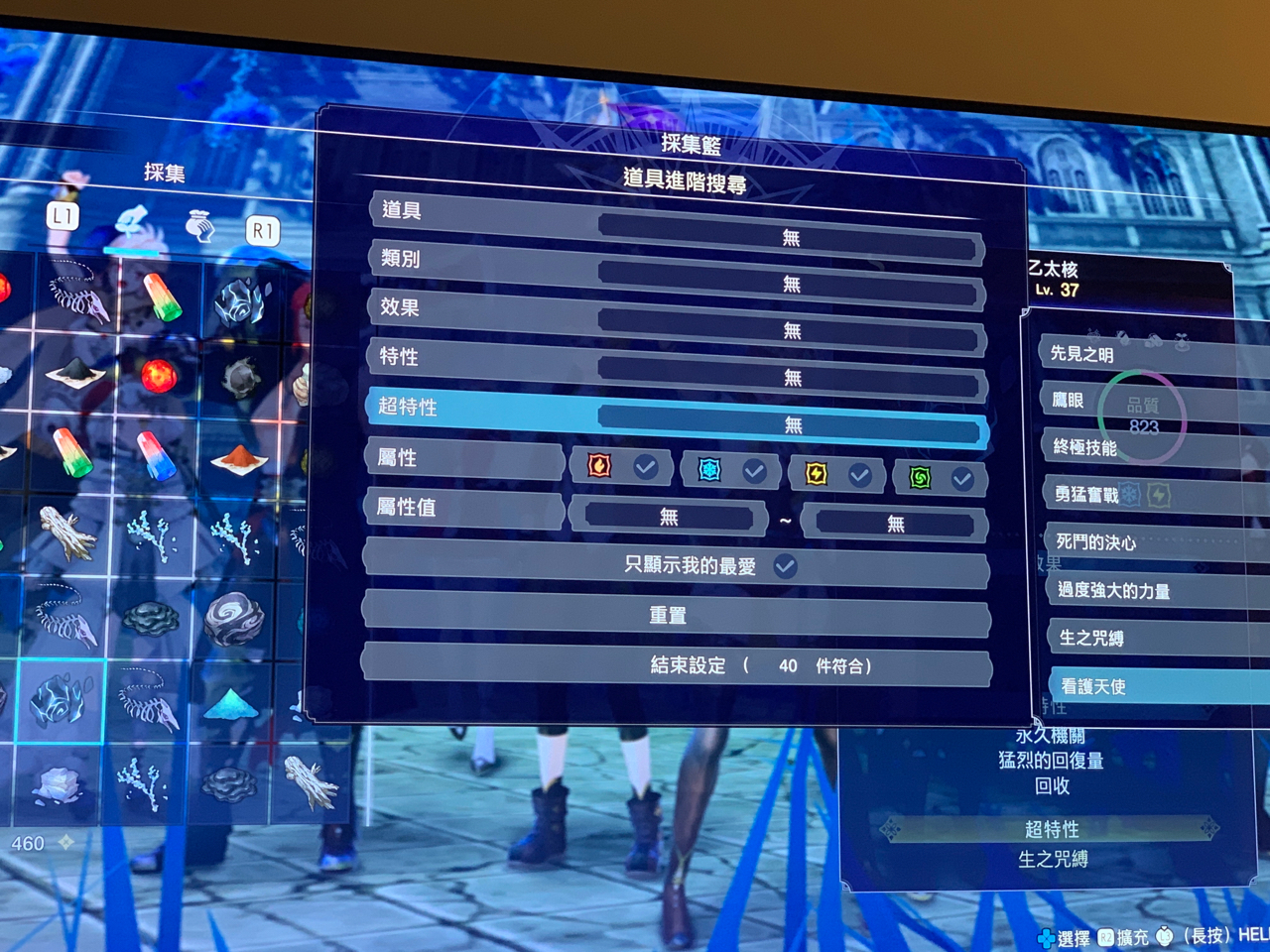Open the 類別 selector showing 無
Screen dimensions: 1270x952
[x=791, y=285]
